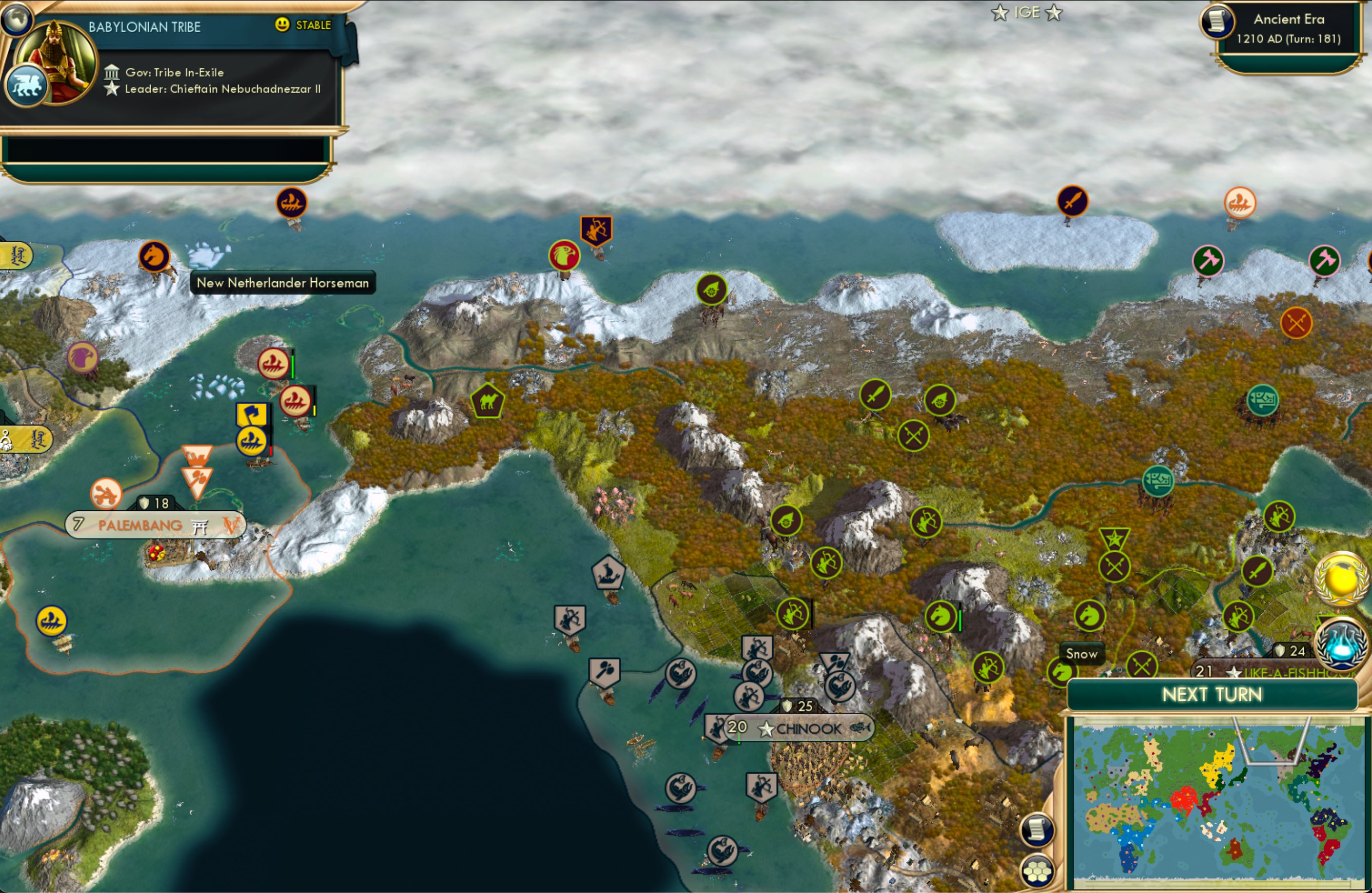Click the STABLE happiness smiley indicator
Screen dimensions: 1372x893
click(x=282, y=25)
